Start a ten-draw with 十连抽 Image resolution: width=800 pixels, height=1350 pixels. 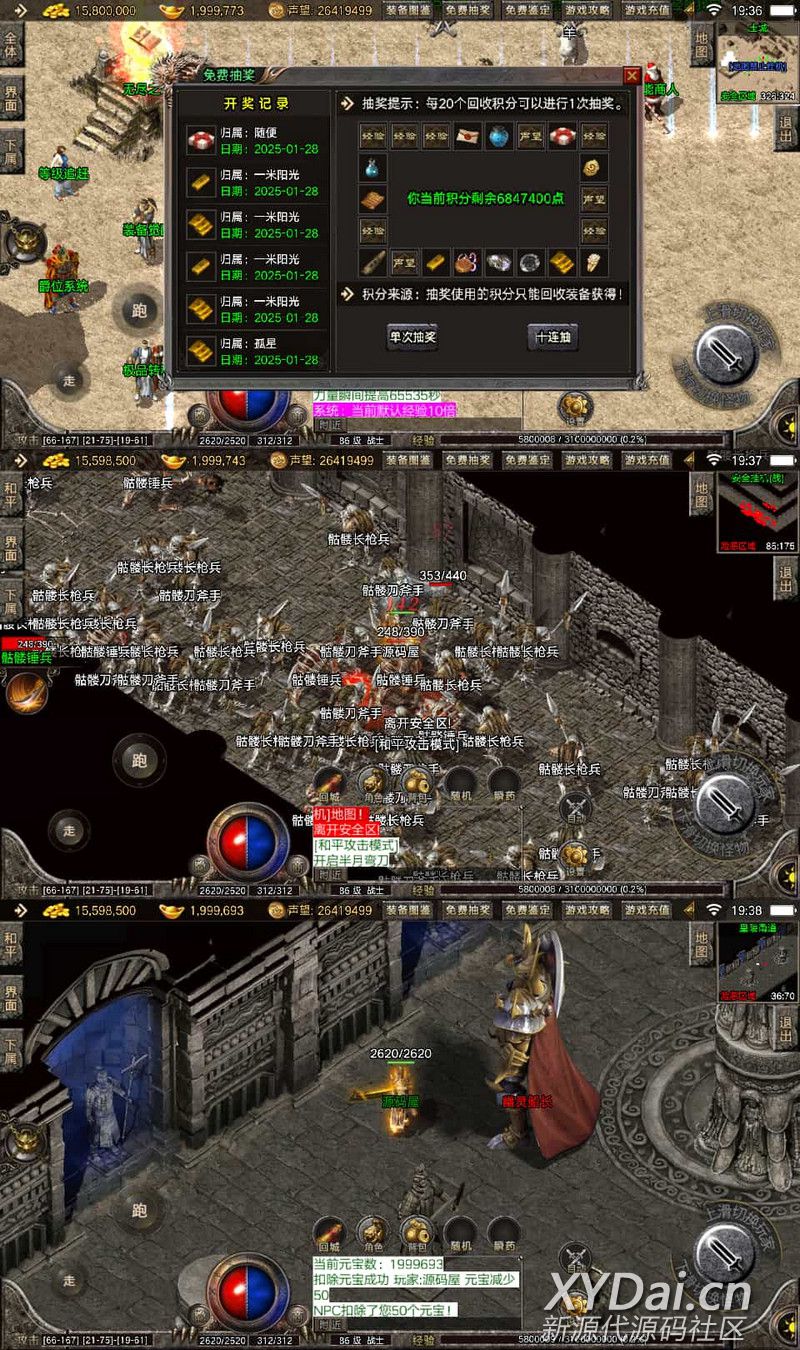tap(553, 337)
